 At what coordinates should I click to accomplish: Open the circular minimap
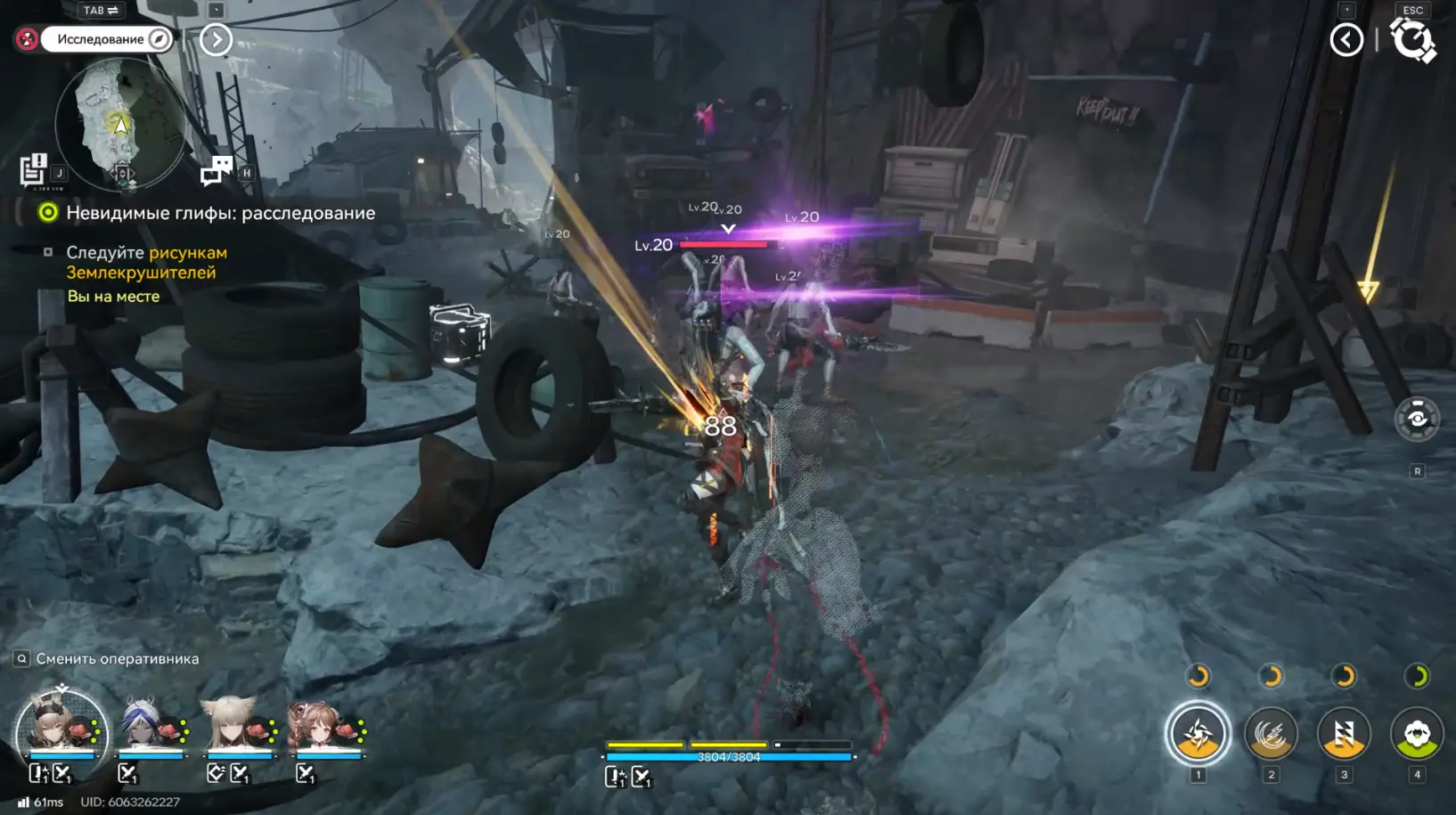pos(120,123)
